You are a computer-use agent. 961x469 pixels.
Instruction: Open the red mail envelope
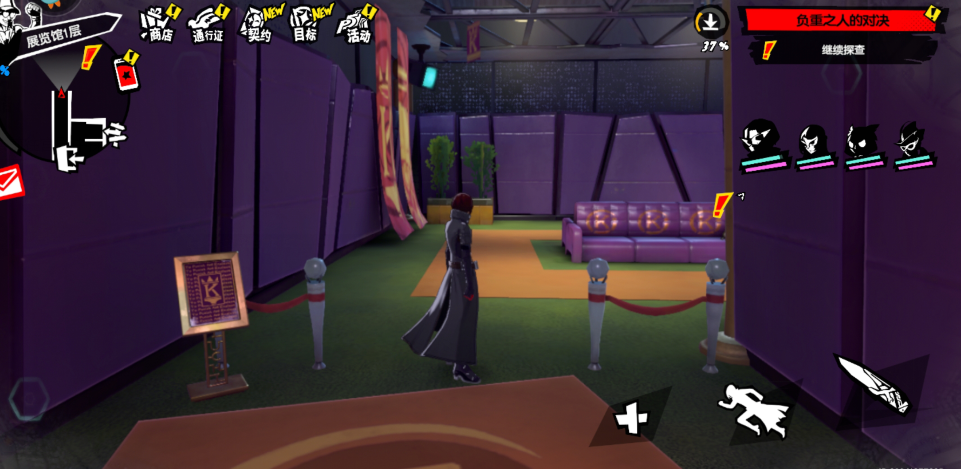coord(9,182)
